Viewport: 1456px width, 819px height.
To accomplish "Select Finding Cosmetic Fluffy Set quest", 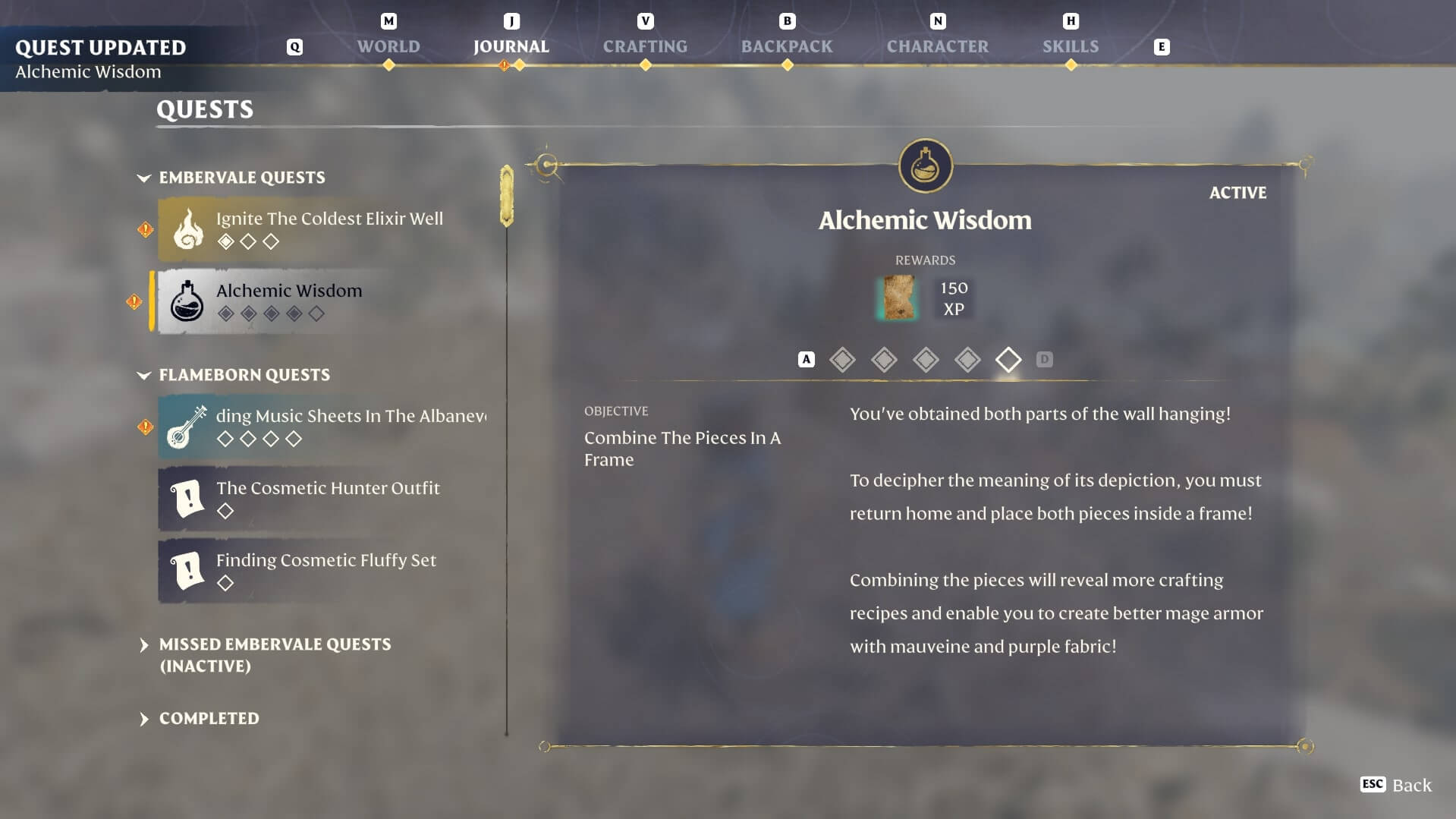I will (326, 570).
